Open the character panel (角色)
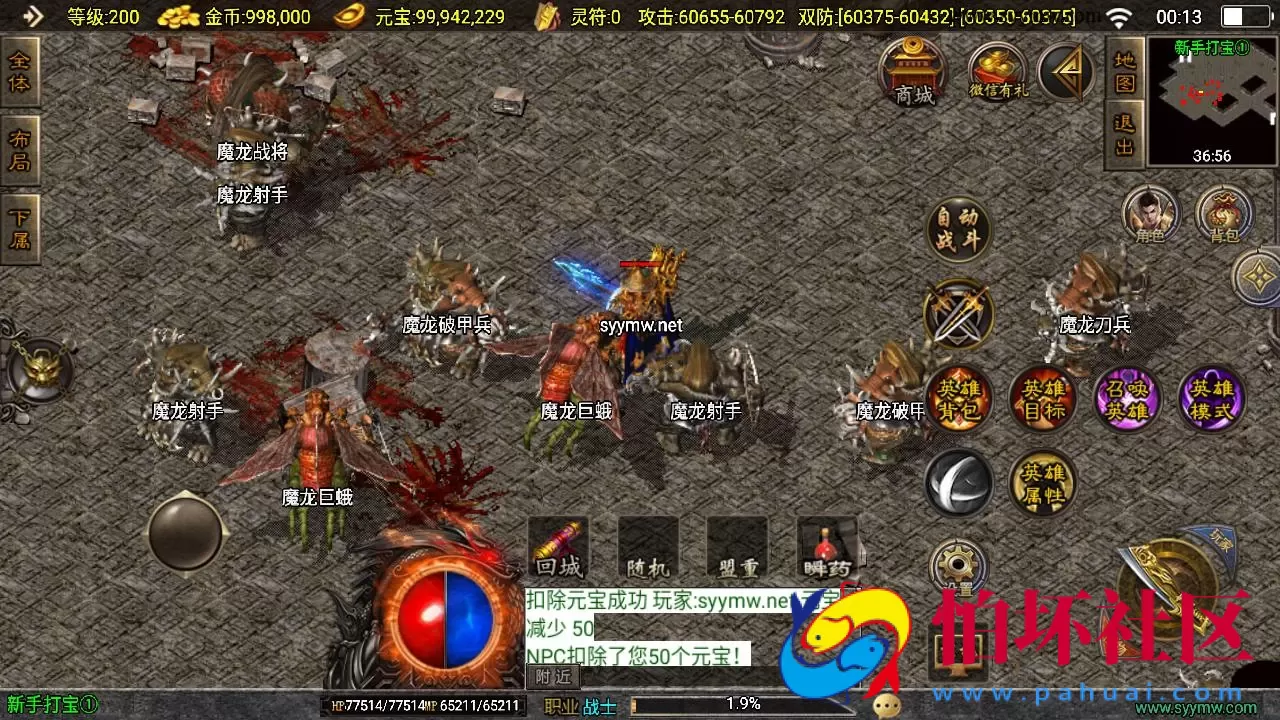The image size is (1280, 720). 1150,215
